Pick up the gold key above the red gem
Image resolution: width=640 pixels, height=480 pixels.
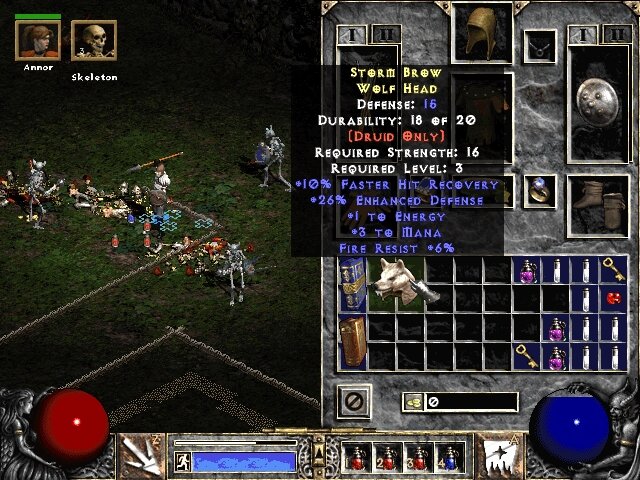pos(614,269)
